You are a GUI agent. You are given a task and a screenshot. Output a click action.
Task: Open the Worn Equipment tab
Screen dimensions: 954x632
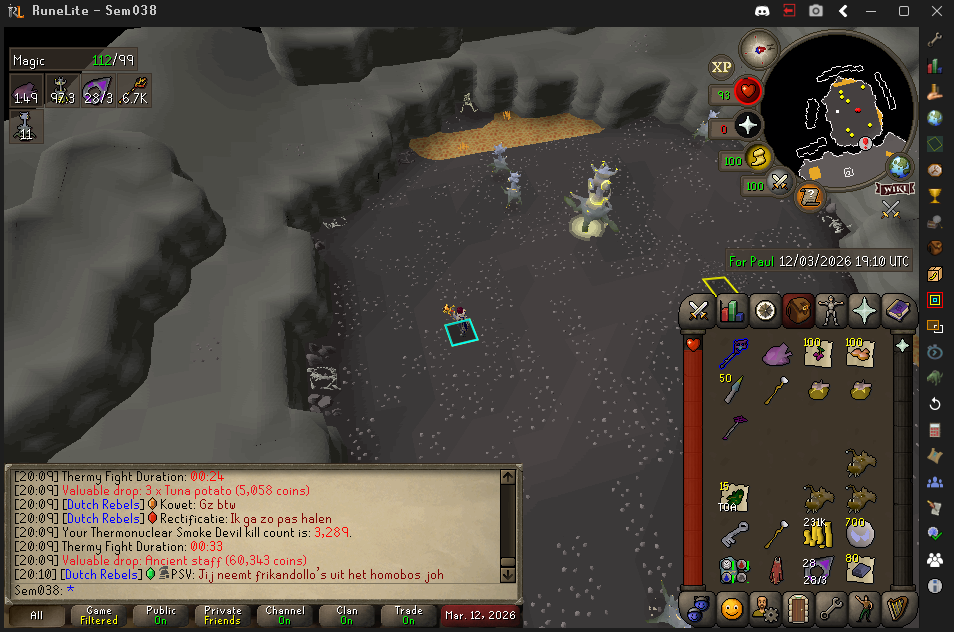click(x=830, y=311)
